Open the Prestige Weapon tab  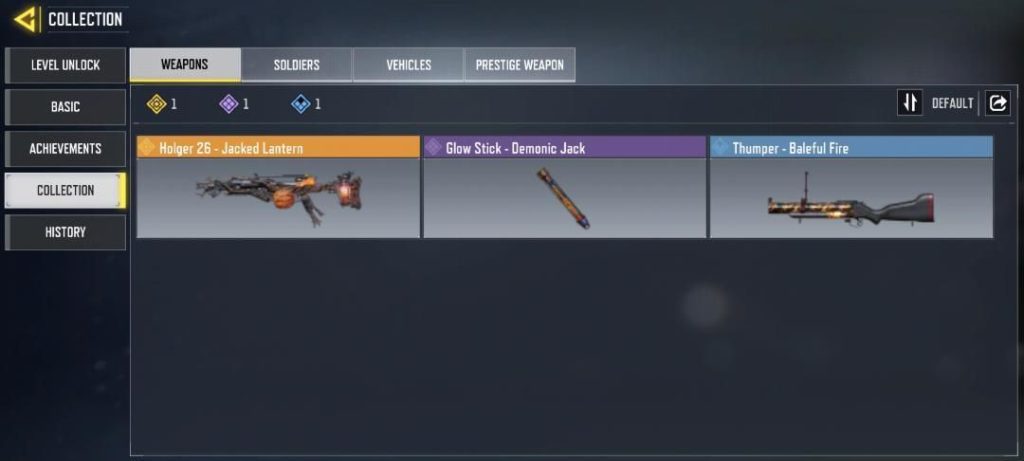pyautogui.click(x=519, y=65)
